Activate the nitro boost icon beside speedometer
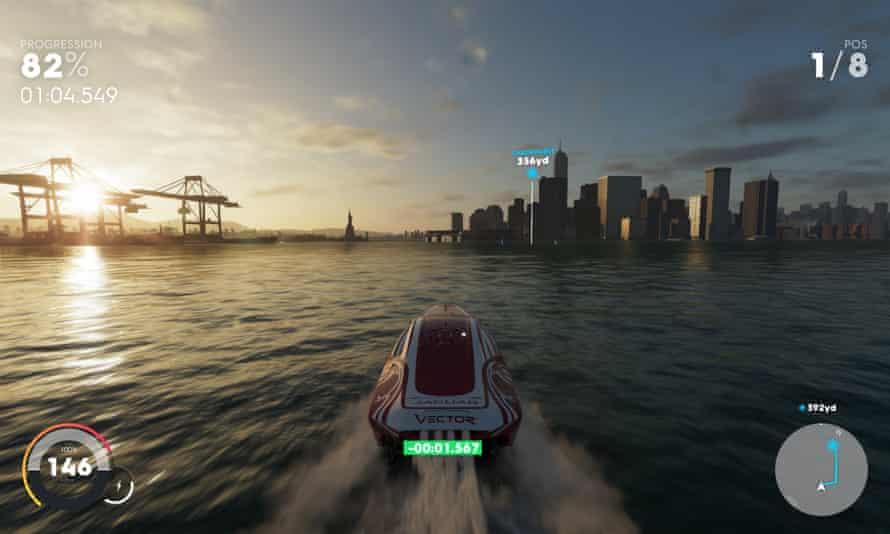This screenshot has width=890, height=534. coord(118,485)
